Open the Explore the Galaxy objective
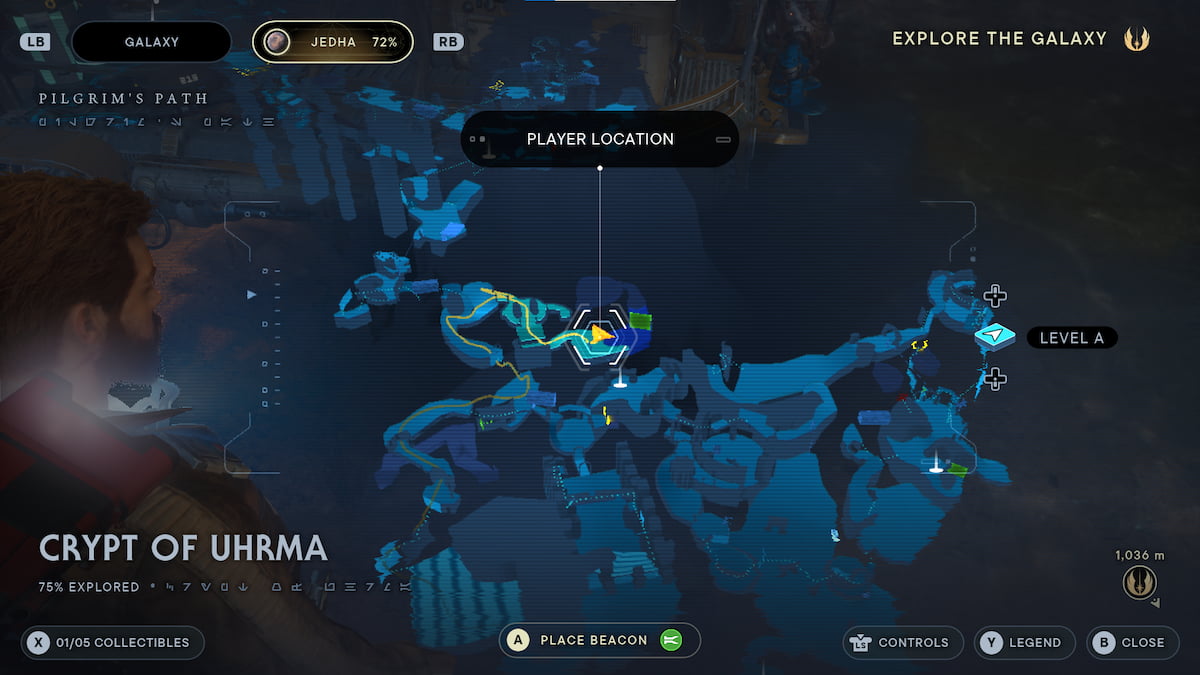Image resolution: width=1200 pixels, height=675 pixels. coord(1020,39)
